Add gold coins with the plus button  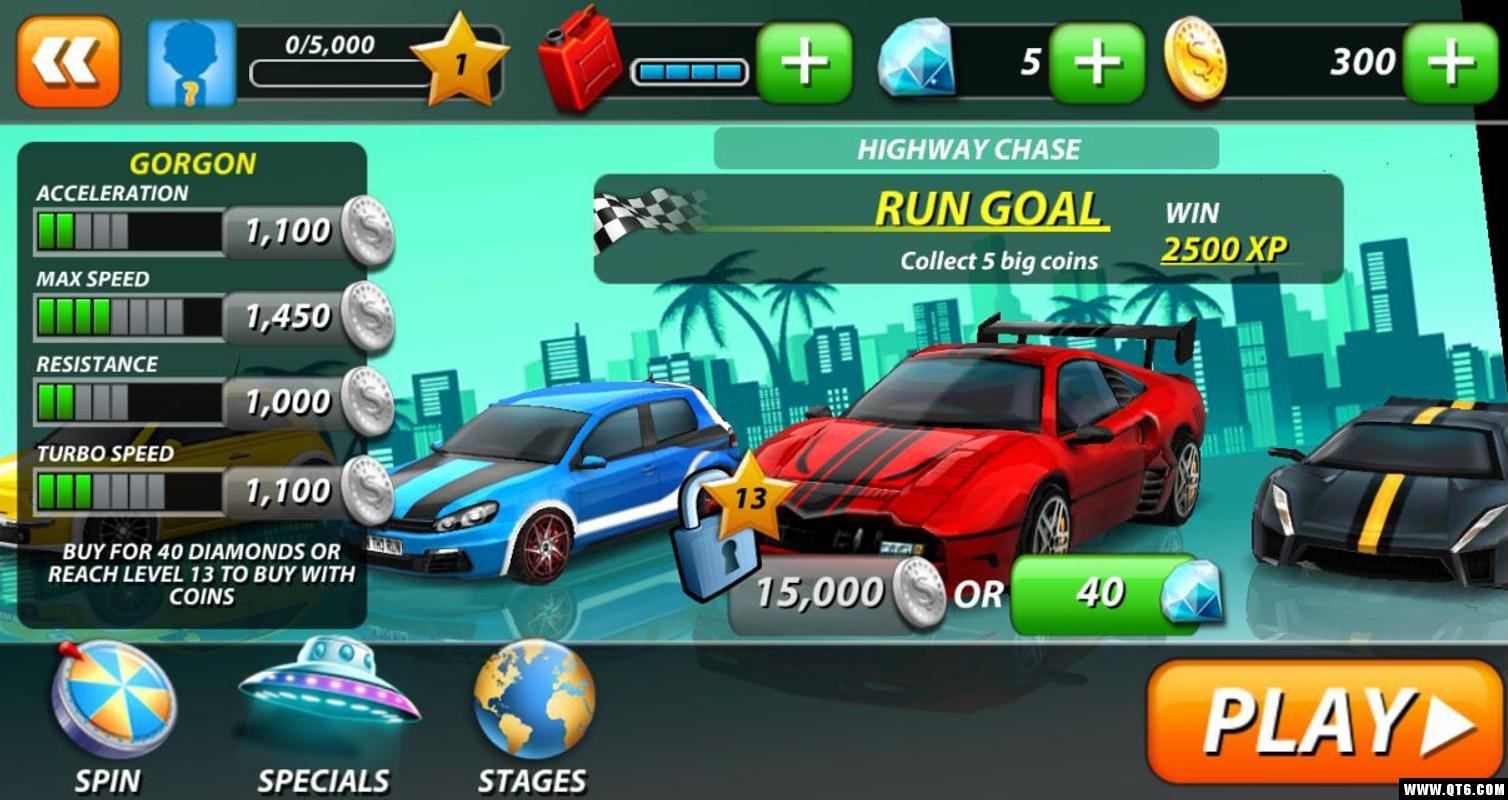pyautogui.click(x=1450, y=63)
